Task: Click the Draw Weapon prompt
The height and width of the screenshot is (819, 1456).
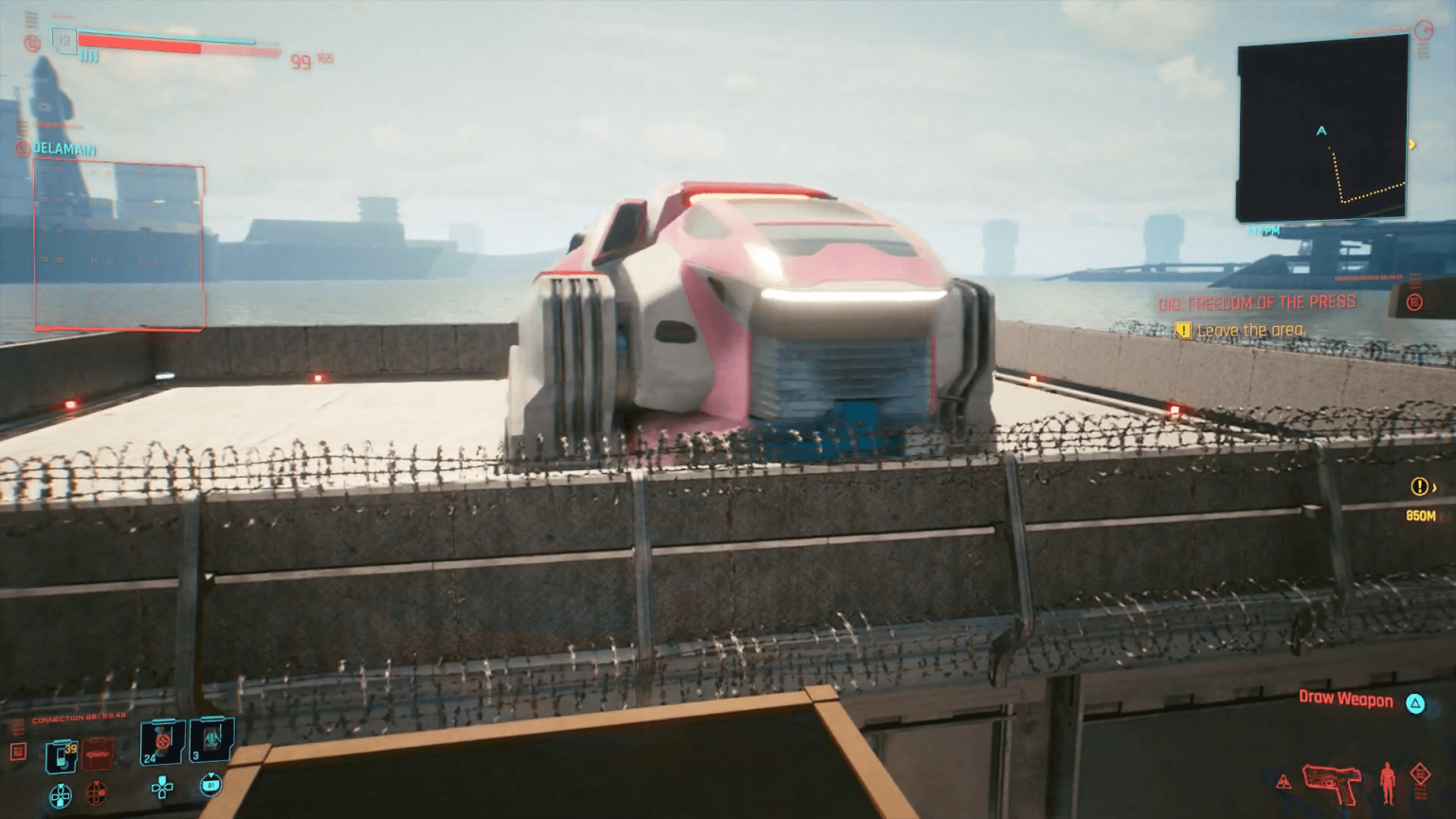Action: [1346, 699]
